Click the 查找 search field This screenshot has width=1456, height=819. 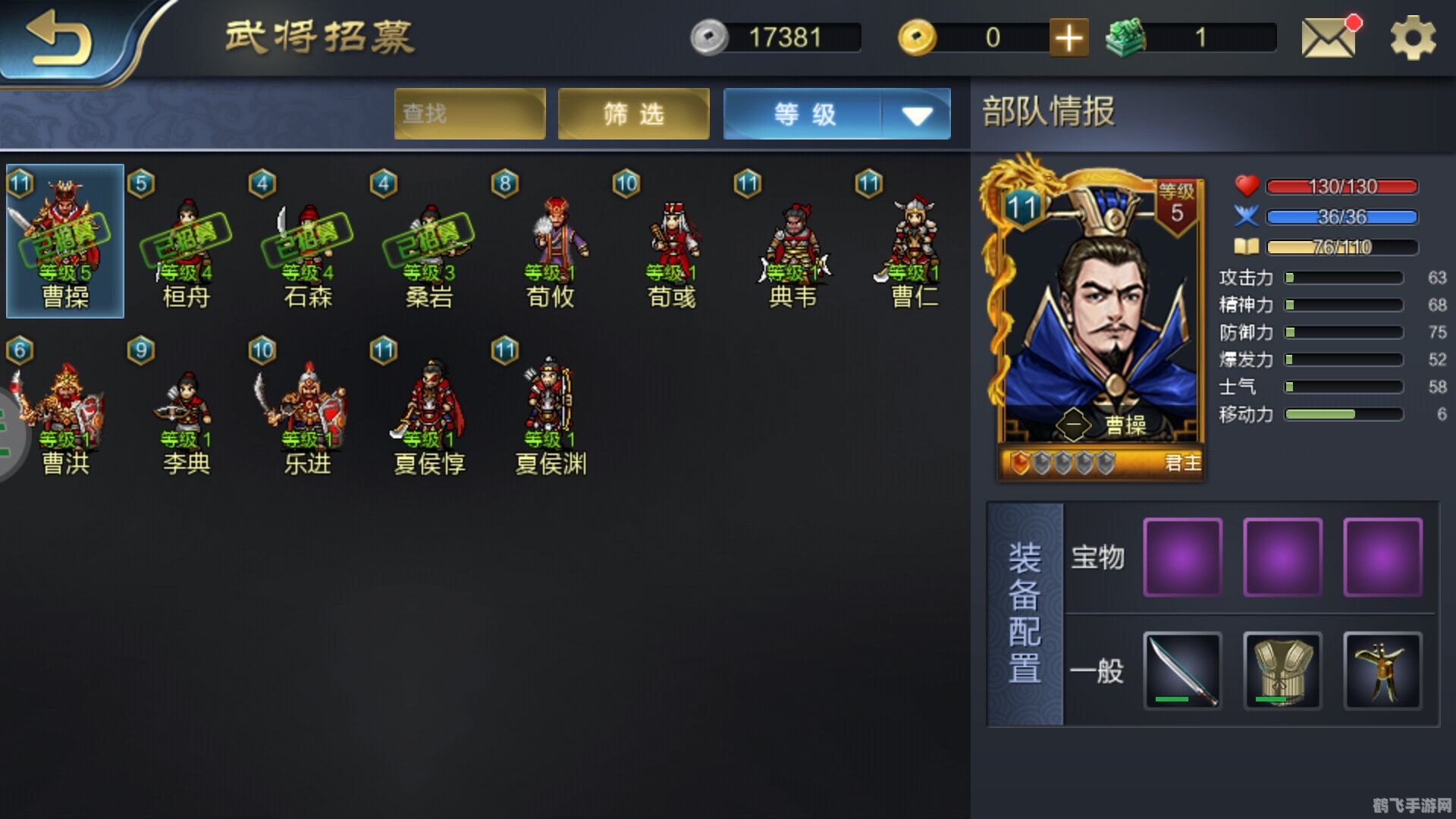point(469,114)
